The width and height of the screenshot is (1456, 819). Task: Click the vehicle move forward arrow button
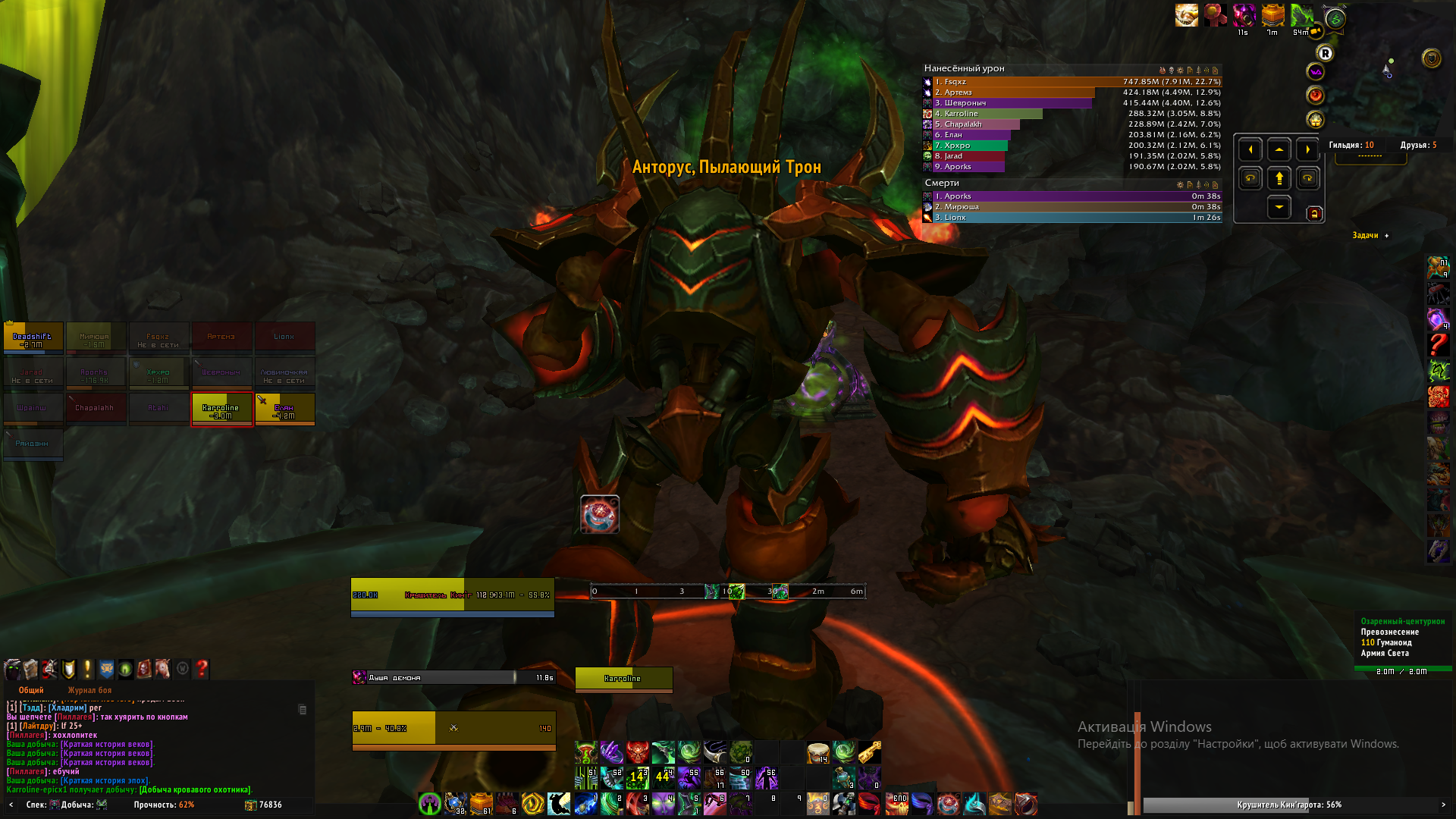[1279, 179]
